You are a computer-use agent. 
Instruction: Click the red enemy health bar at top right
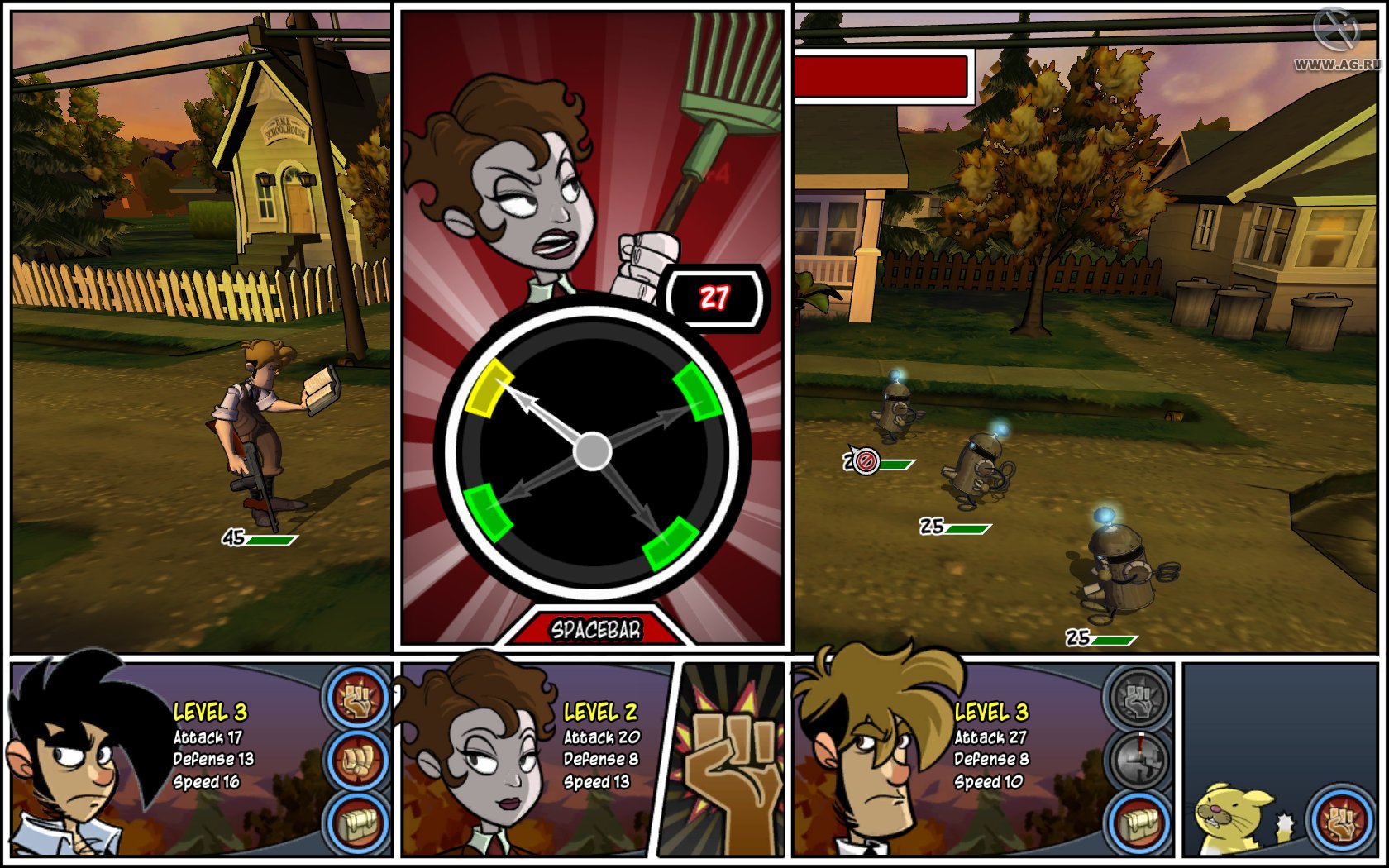[879, 76]
